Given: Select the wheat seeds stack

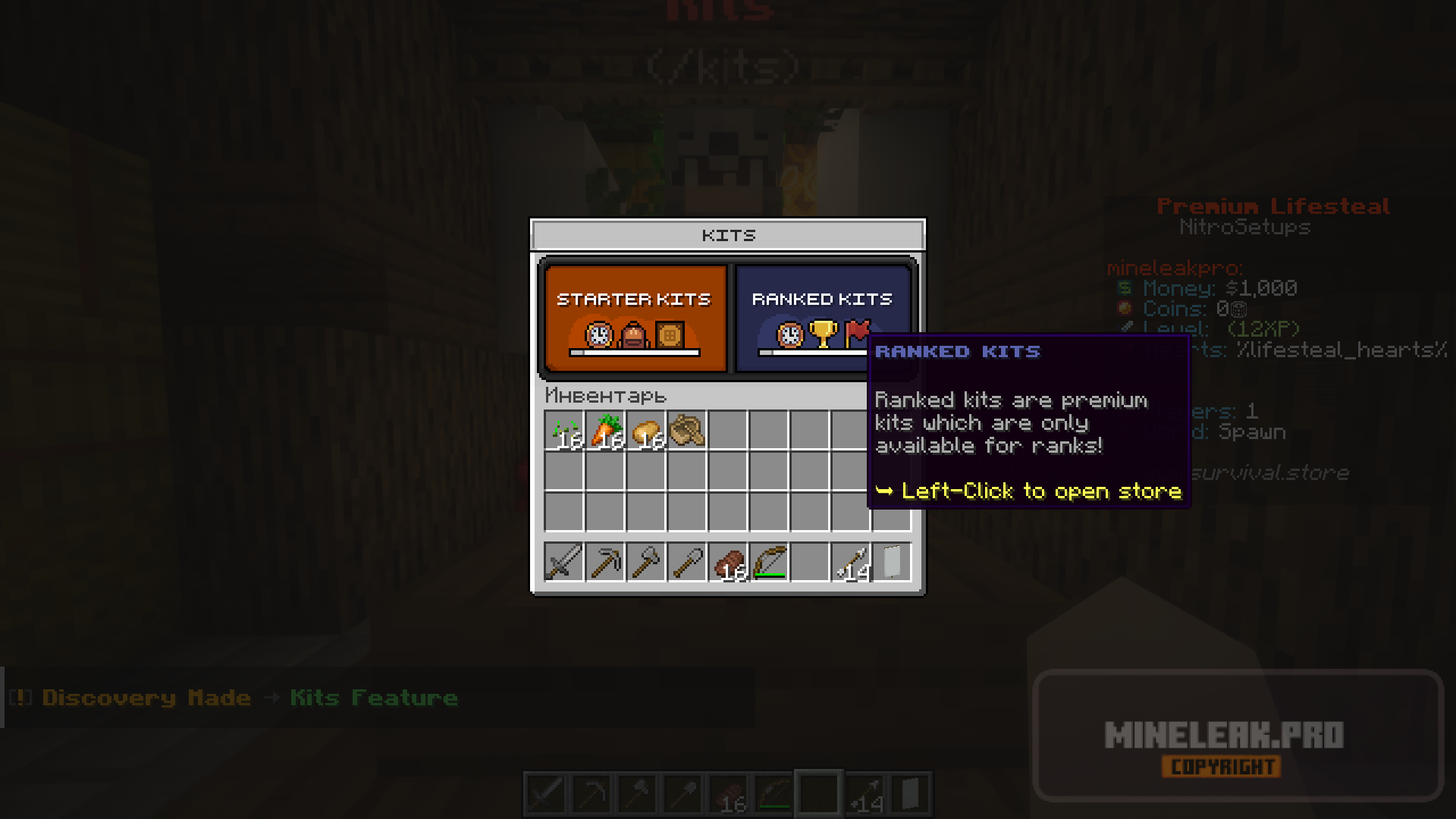Looking at the screenshot, I should click(x=564, y=431).
